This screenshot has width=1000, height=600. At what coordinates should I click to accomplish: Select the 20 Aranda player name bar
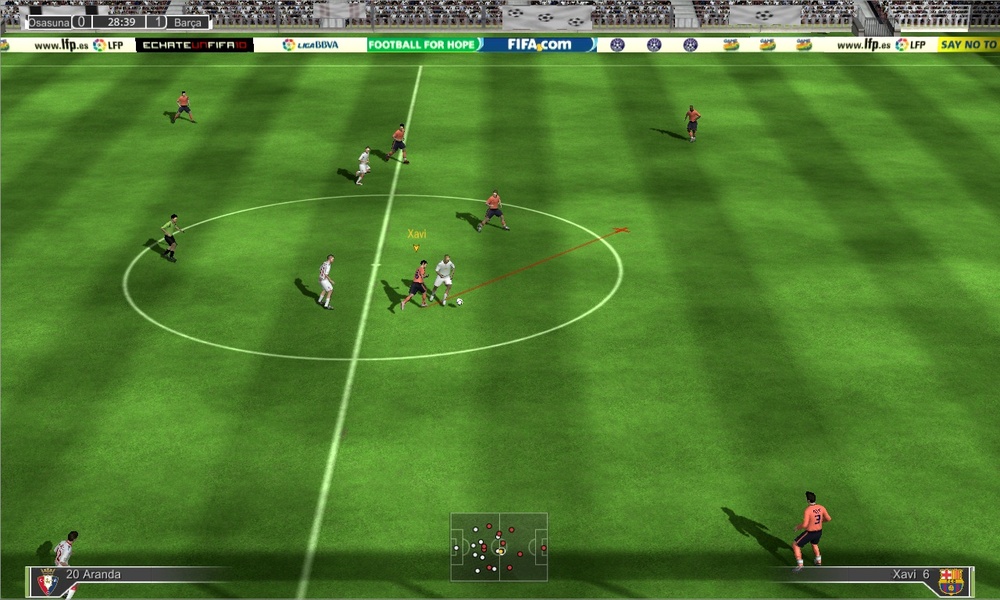pos(140,575)
